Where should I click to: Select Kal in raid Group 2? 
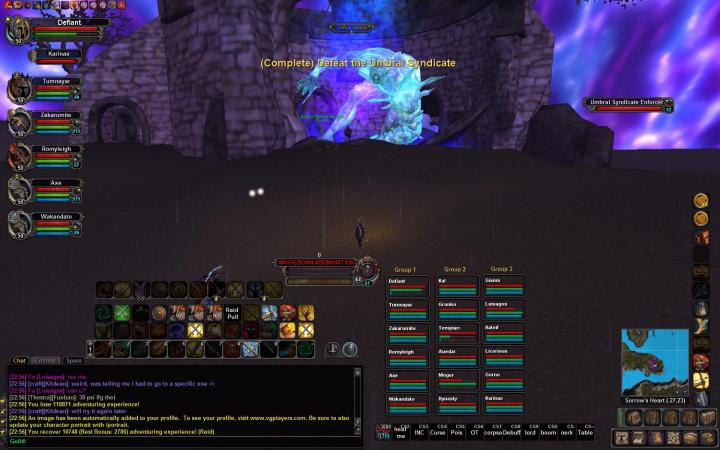(455, 286)
